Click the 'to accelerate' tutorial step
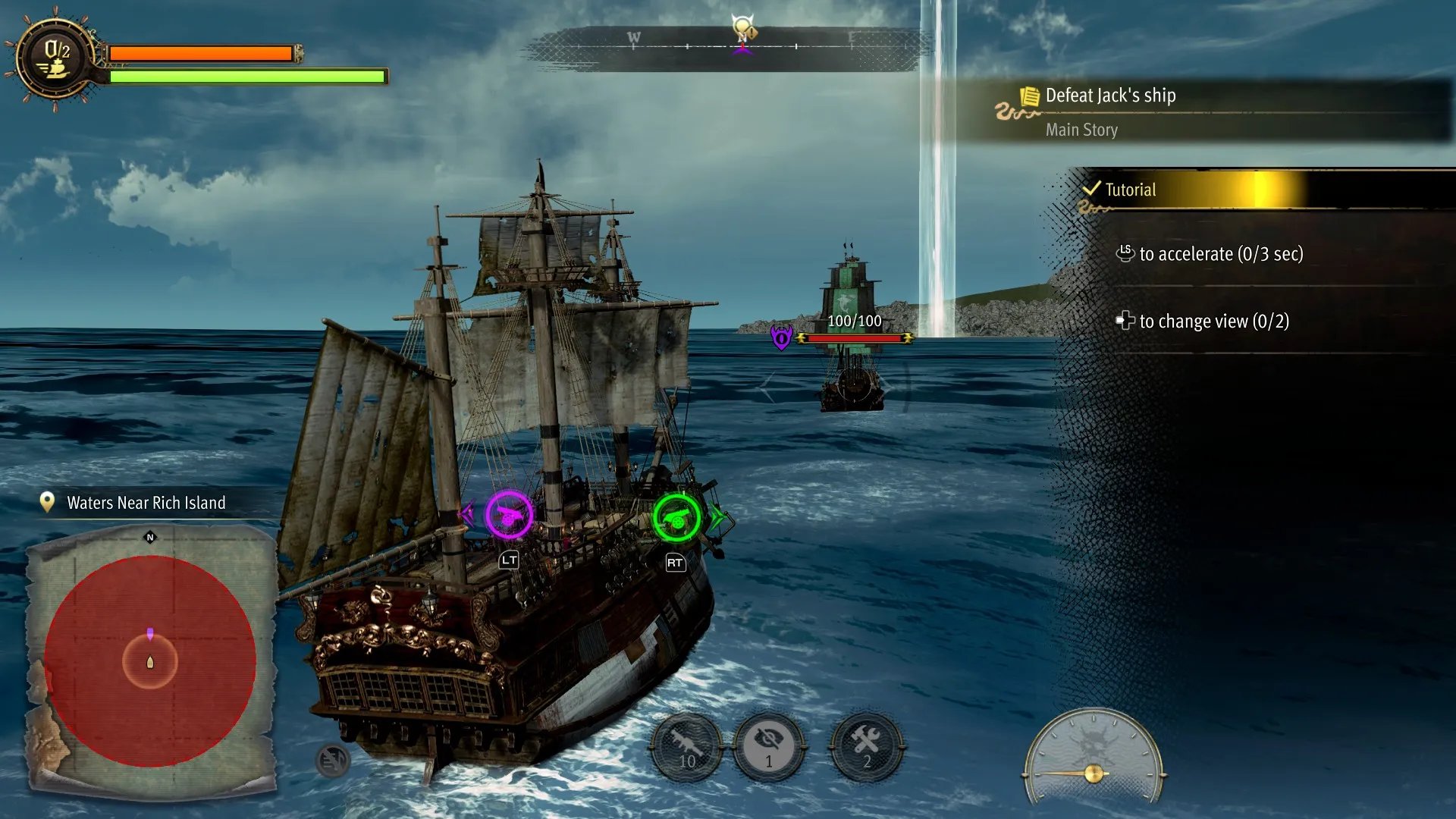The height and width of the screenshot is (819, 1456). point(1220,254)
